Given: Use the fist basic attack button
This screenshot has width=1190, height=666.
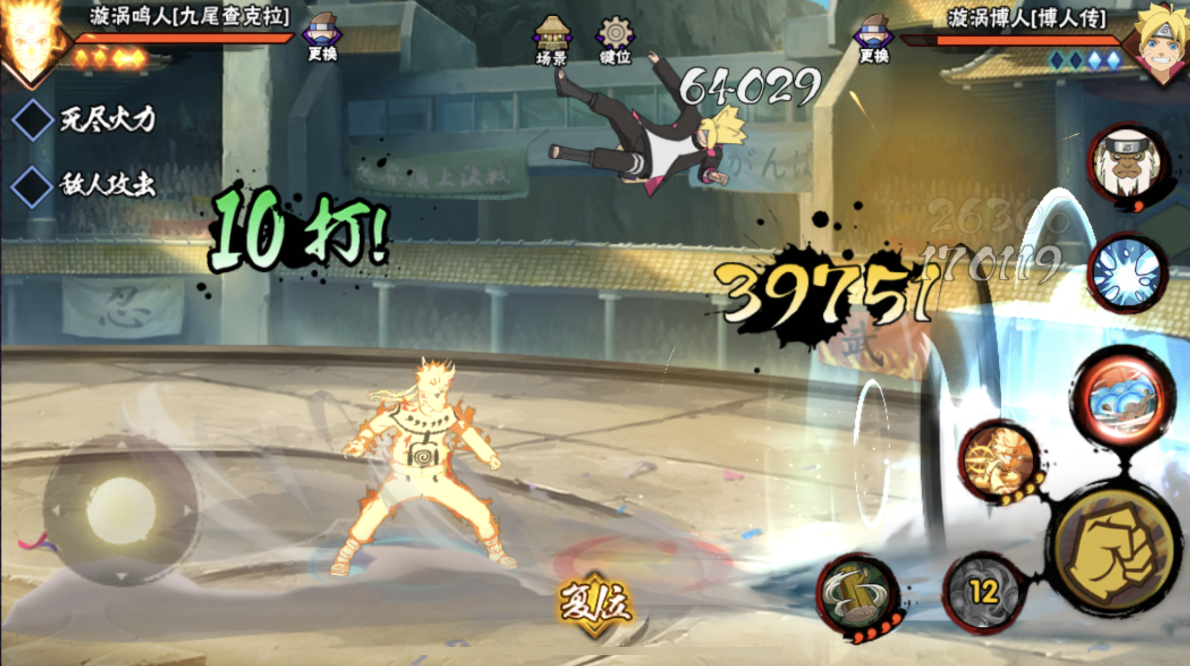Looking at the screenshot, I should pyautogui.click(x=1113, y=543).
